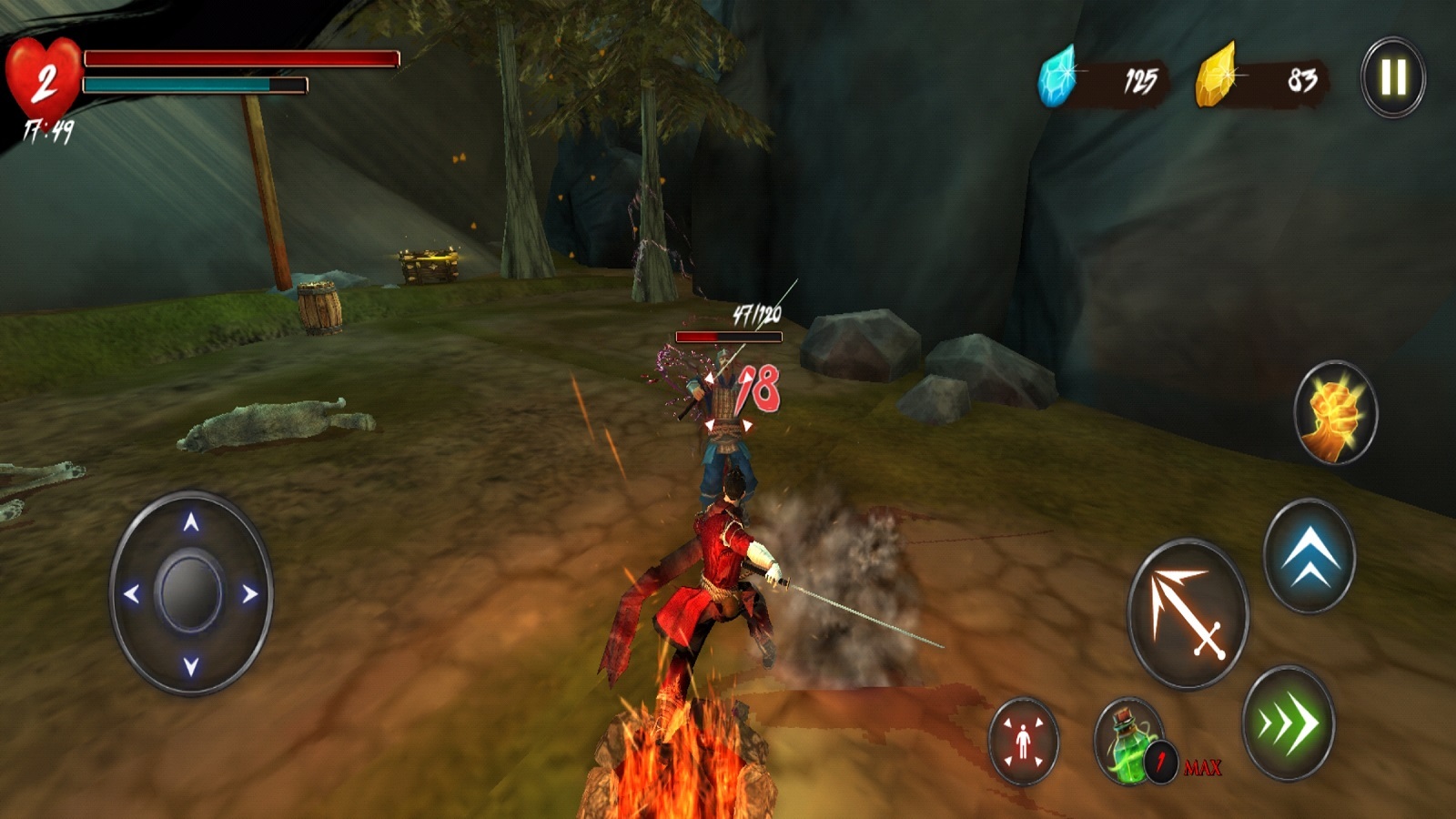Dash with the green triple-arrow button

click(1289, 723)
